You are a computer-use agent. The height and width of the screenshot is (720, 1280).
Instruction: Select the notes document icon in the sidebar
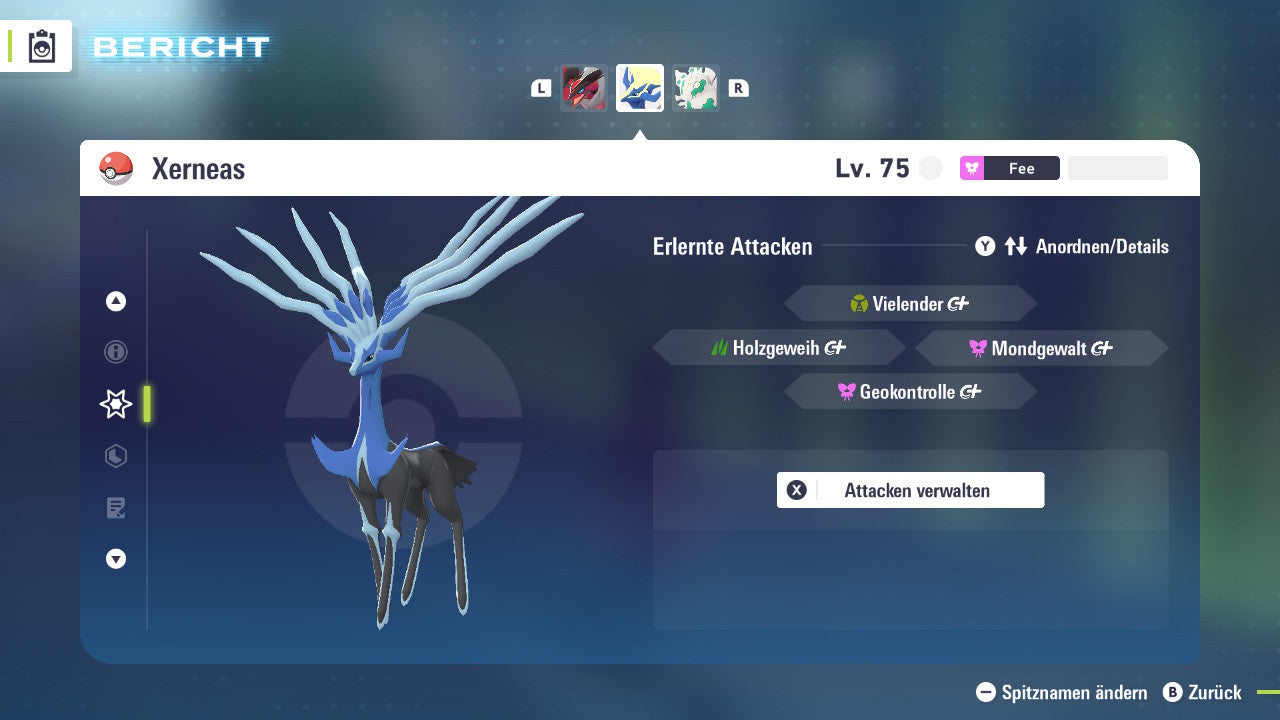pos(116,507)
